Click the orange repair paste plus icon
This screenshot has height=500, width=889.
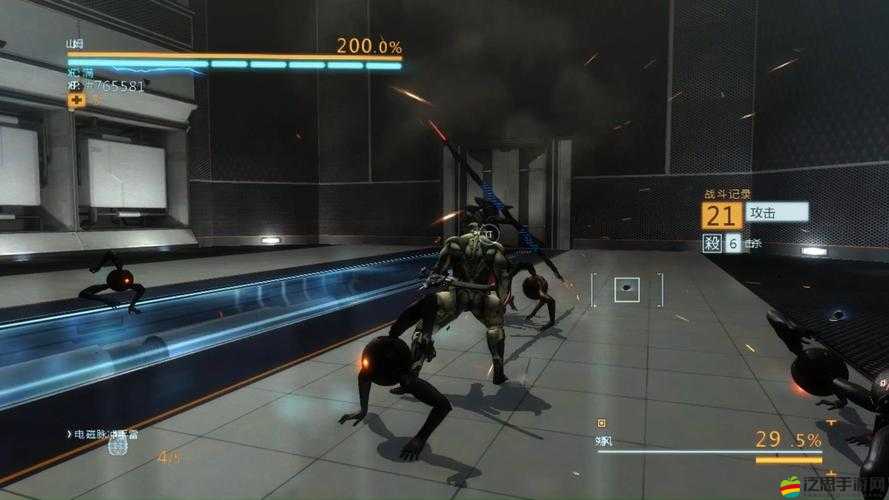[76, 100]
